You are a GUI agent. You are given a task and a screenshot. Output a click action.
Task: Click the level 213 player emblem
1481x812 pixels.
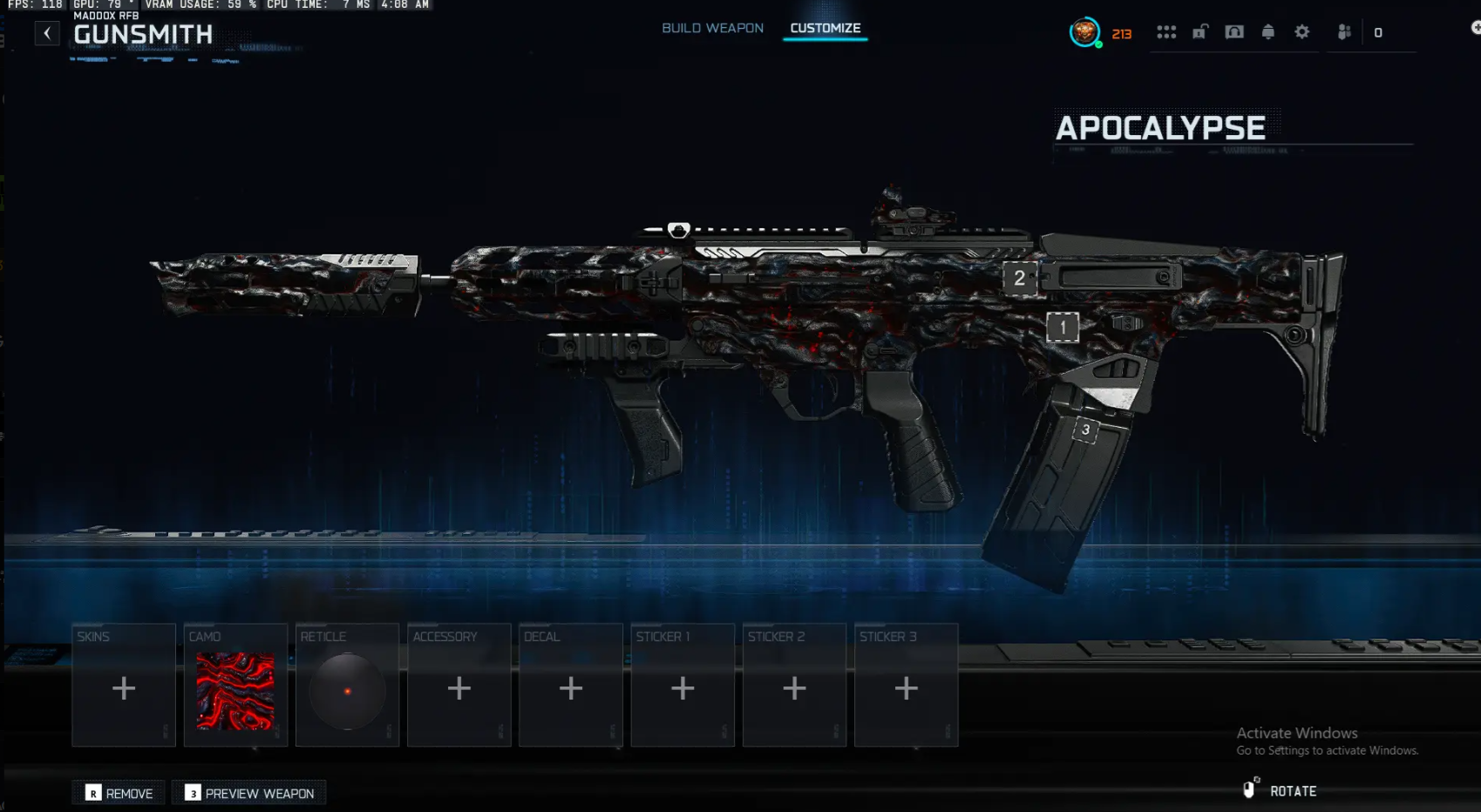pos(1085,33)
